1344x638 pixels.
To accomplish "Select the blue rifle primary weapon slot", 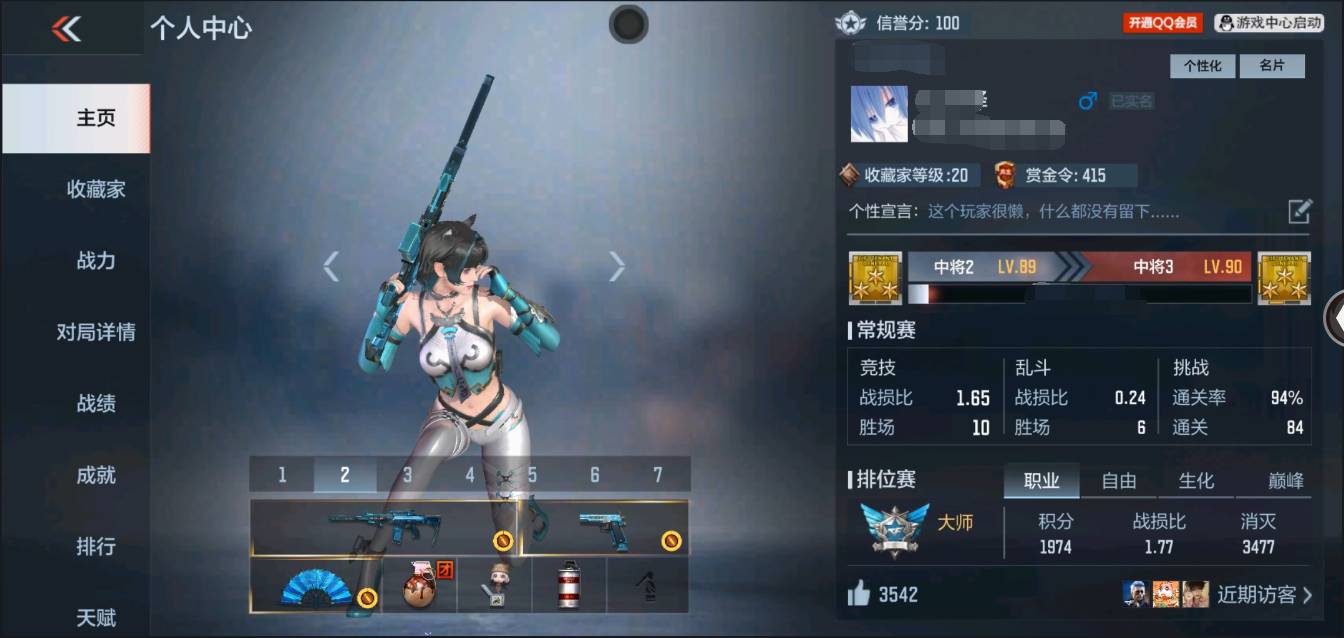I will tap(385, 527).
